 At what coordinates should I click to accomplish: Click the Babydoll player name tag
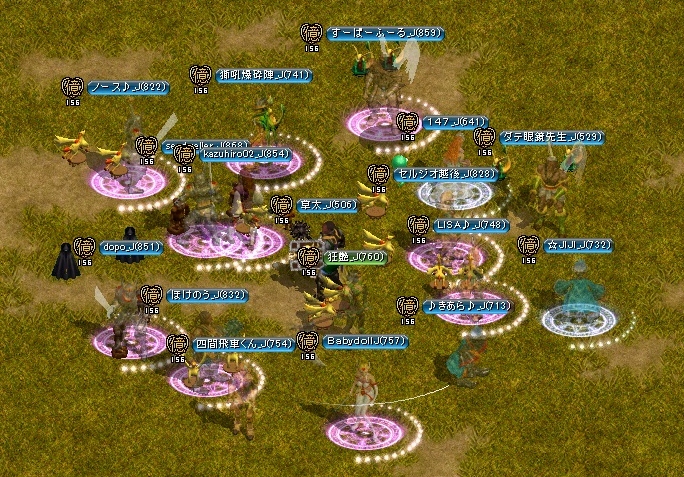coord(366,341)
